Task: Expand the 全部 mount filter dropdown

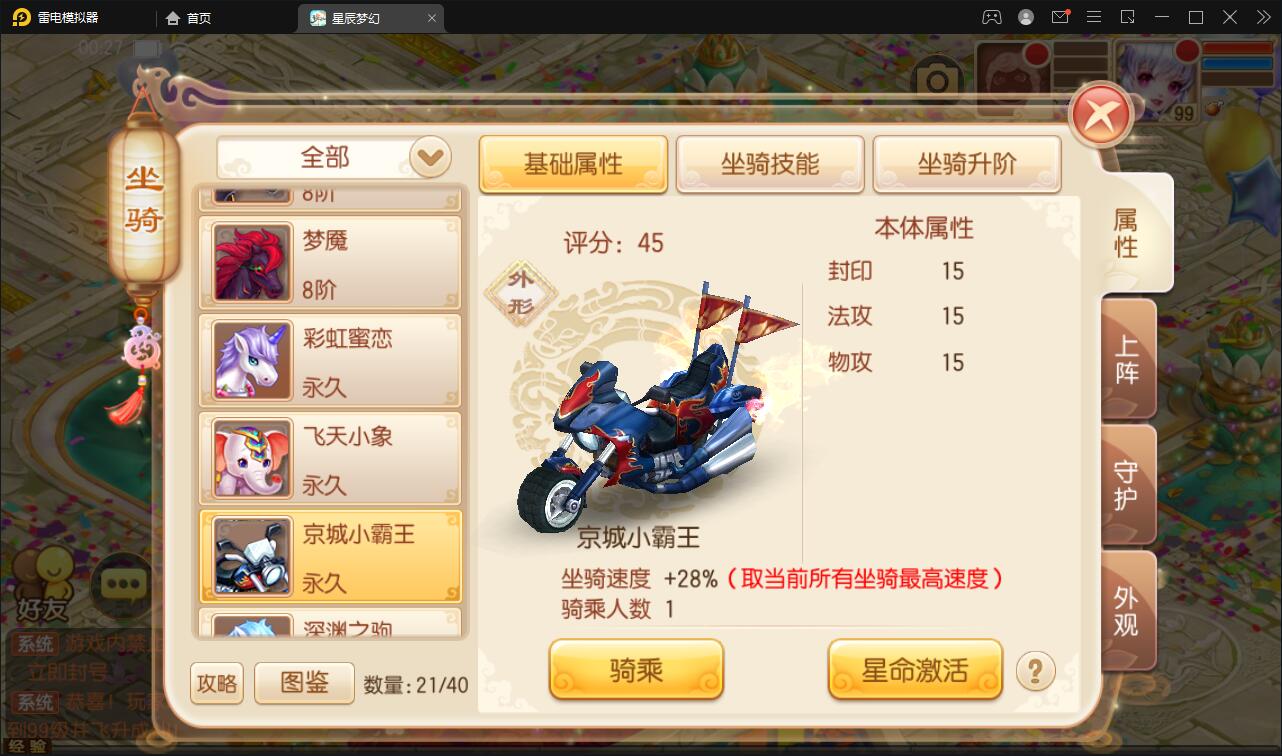Action: click(x=430, y=157)
